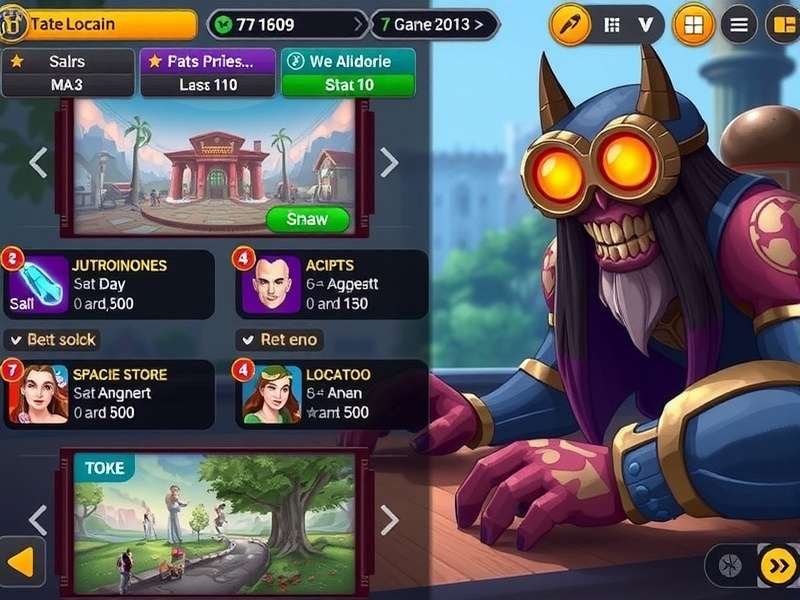Select the Jutroinones crystal item
Screen dimensions: 800x600
point(108,284)
